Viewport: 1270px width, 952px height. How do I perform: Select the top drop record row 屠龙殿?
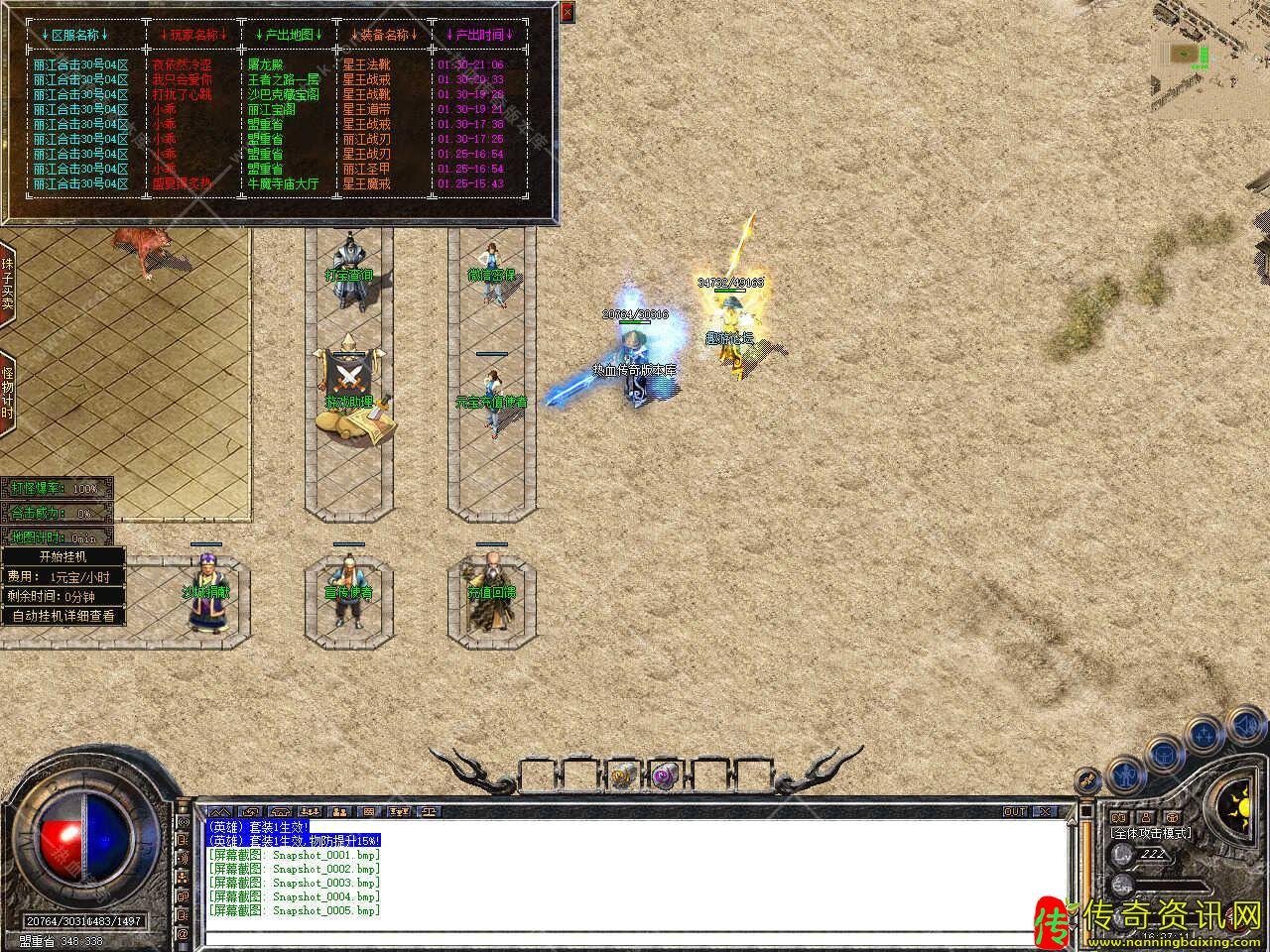[x=268, y=64]
